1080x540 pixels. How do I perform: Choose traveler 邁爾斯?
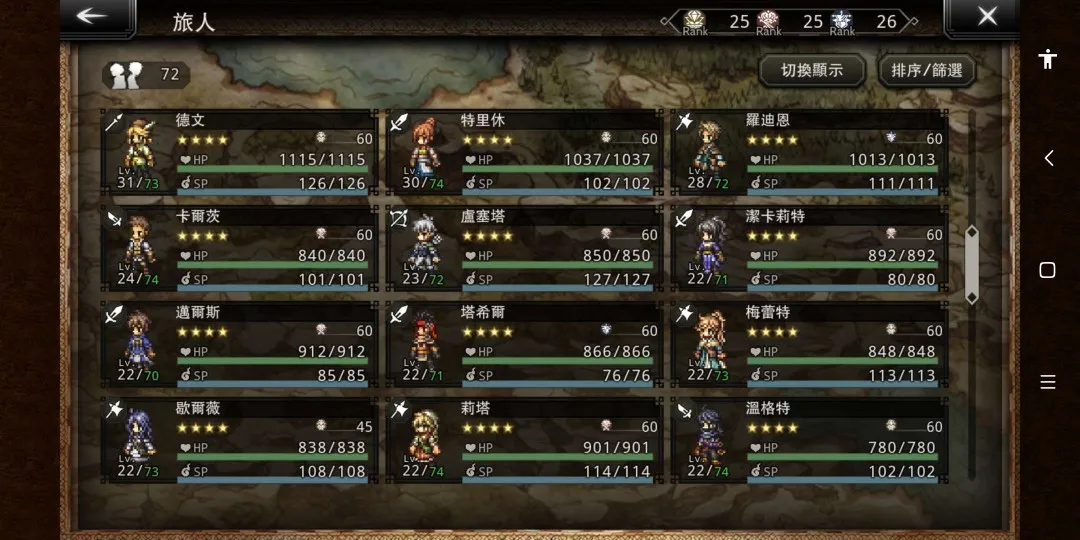240,344
